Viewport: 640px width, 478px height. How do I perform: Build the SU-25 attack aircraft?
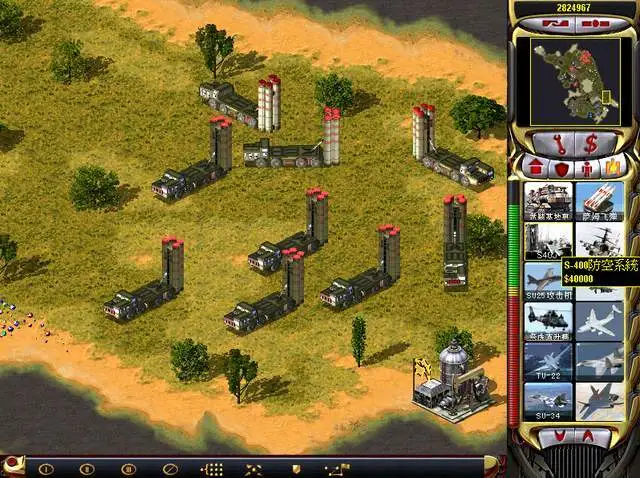(x=548, y=280)
